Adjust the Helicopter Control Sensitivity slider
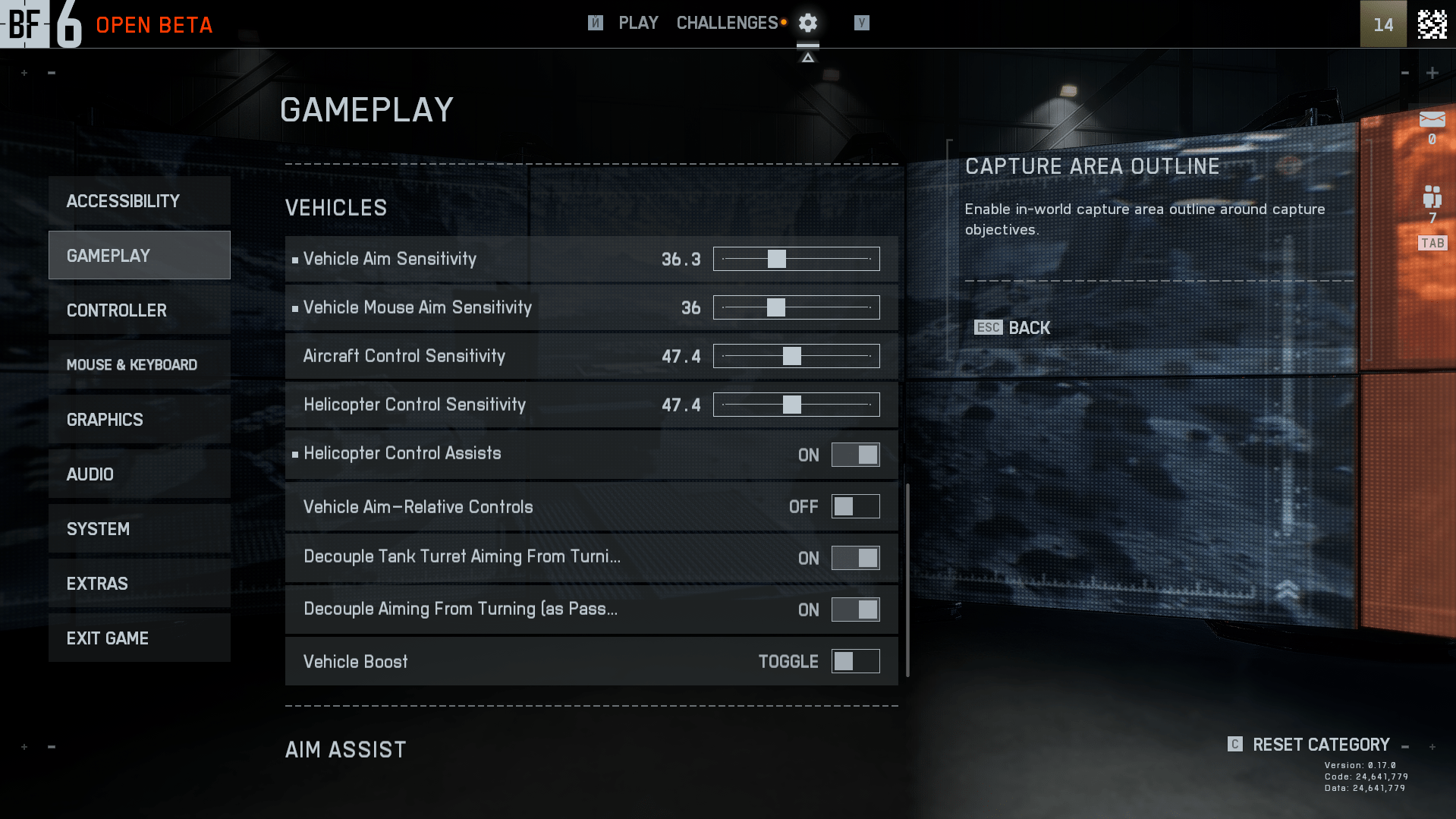1456x819 pixels. point(796,405)
